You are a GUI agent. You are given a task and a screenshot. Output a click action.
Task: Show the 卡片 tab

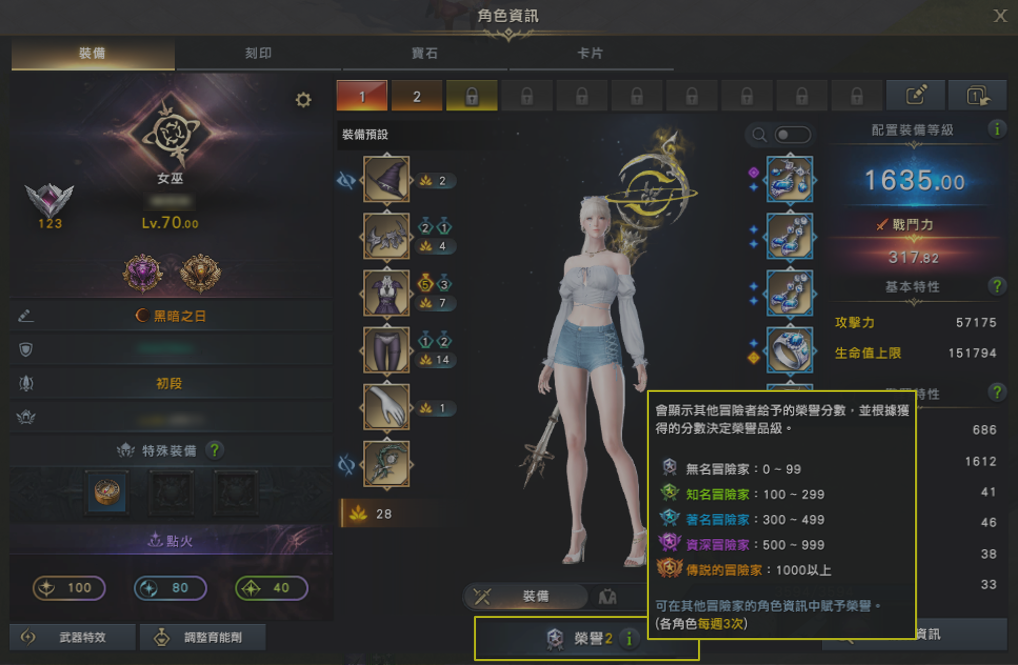(590, 53)
